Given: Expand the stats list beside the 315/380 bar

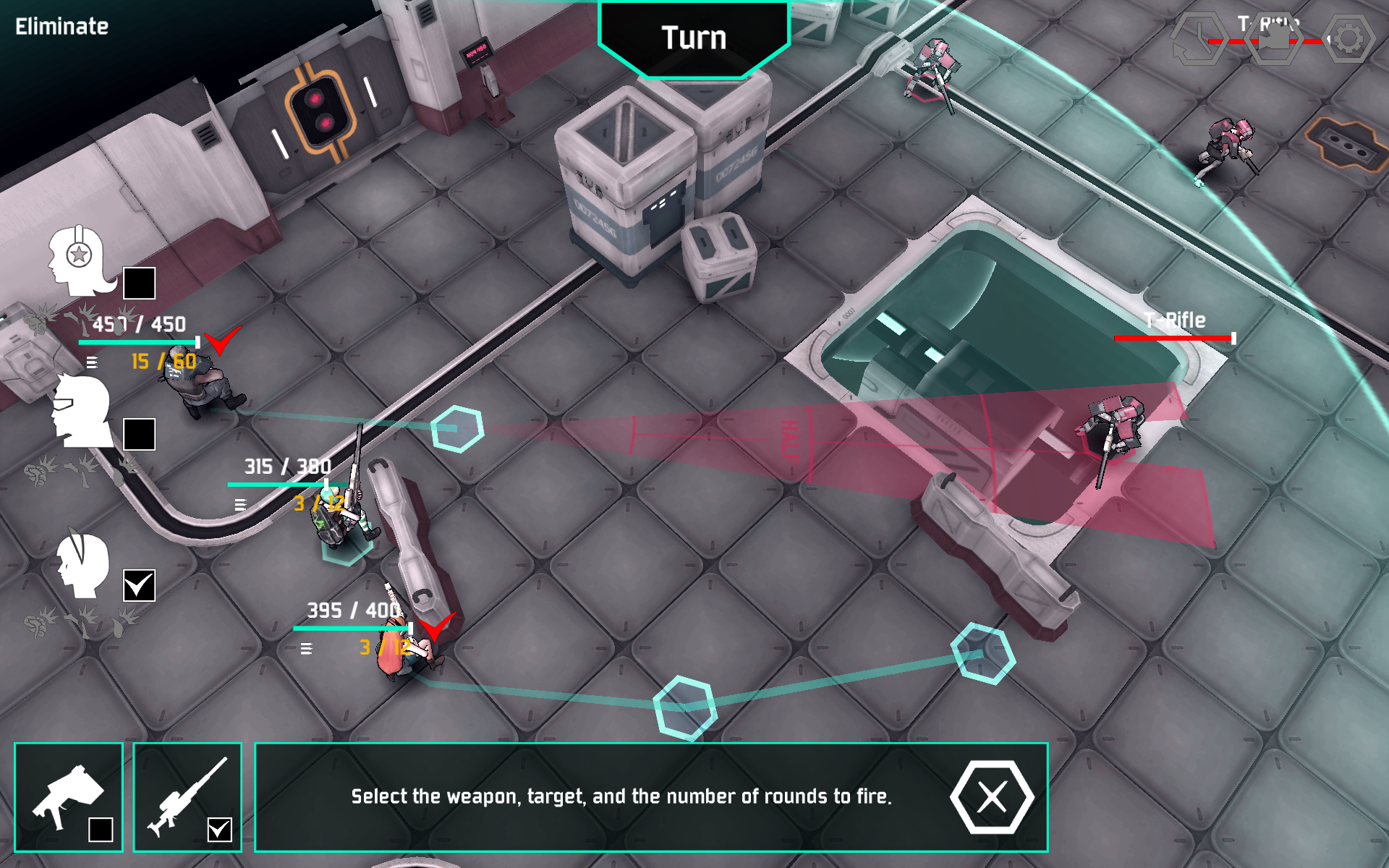Looking at the screenshot, I should click(x=239, y=504).
